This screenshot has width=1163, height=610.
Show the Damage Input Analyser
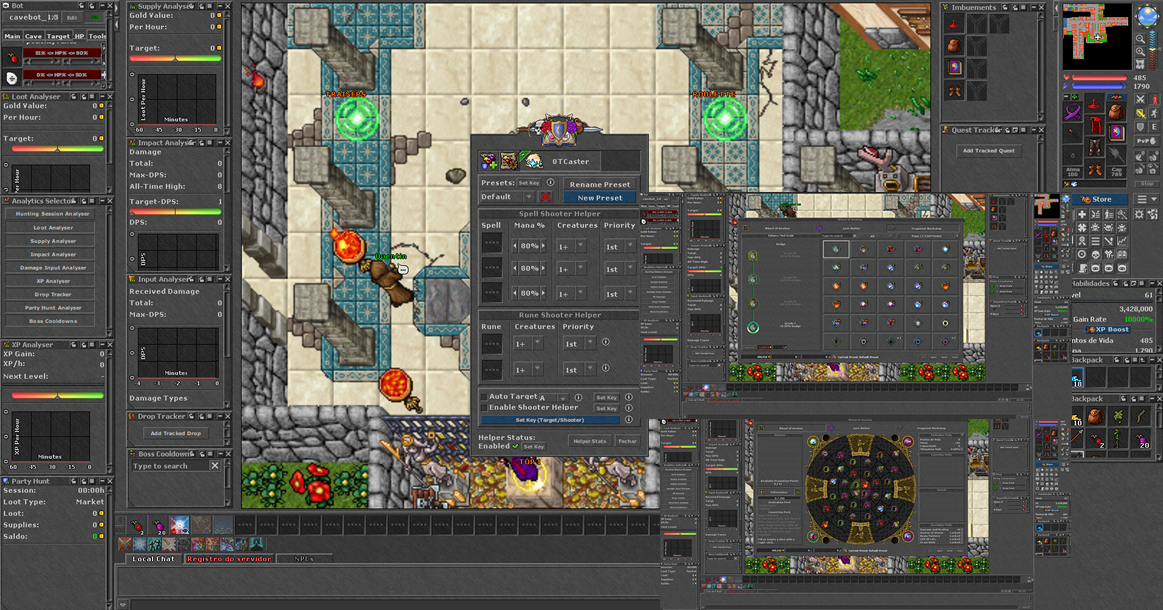point(53,267)
